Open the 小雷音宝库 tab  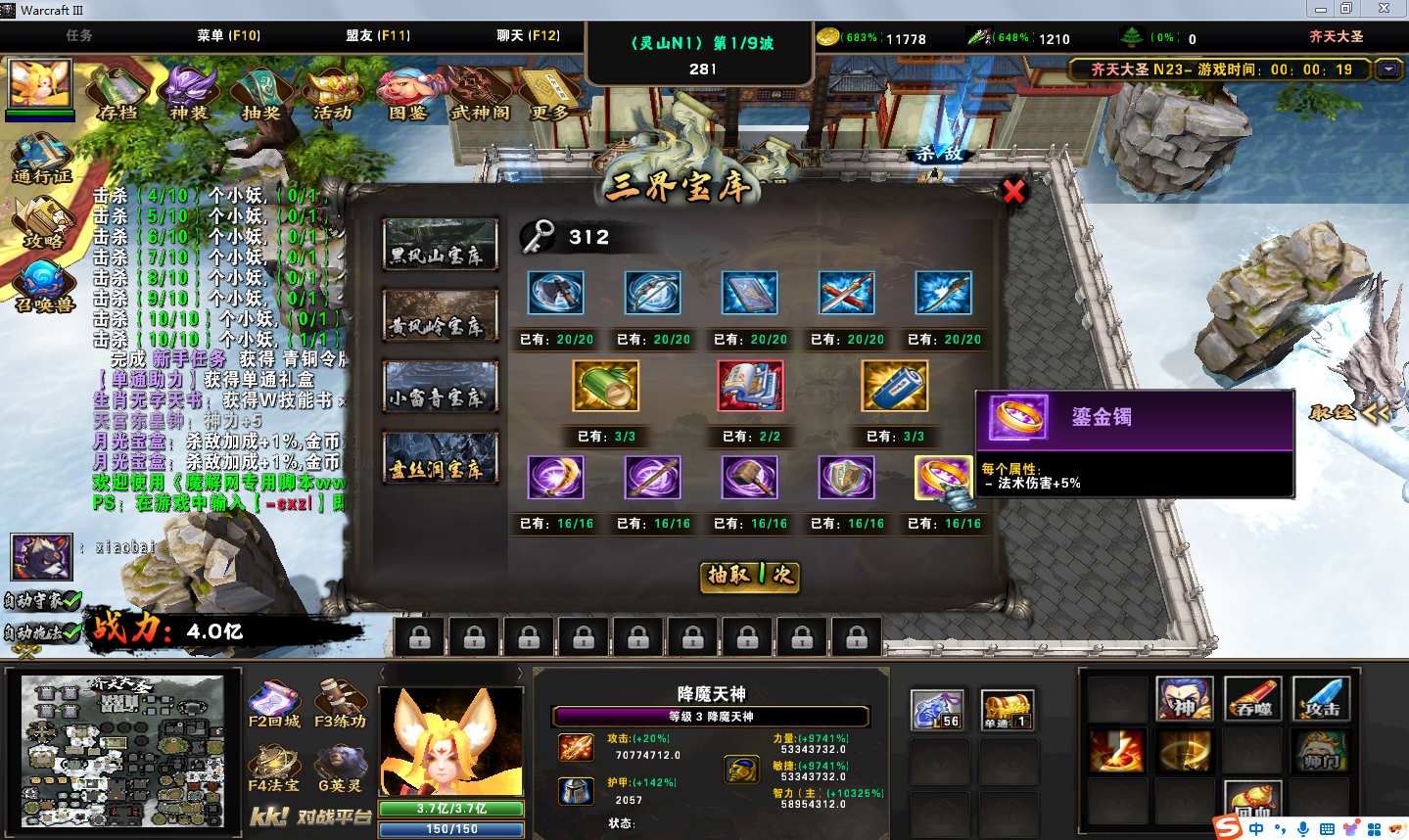440,387
